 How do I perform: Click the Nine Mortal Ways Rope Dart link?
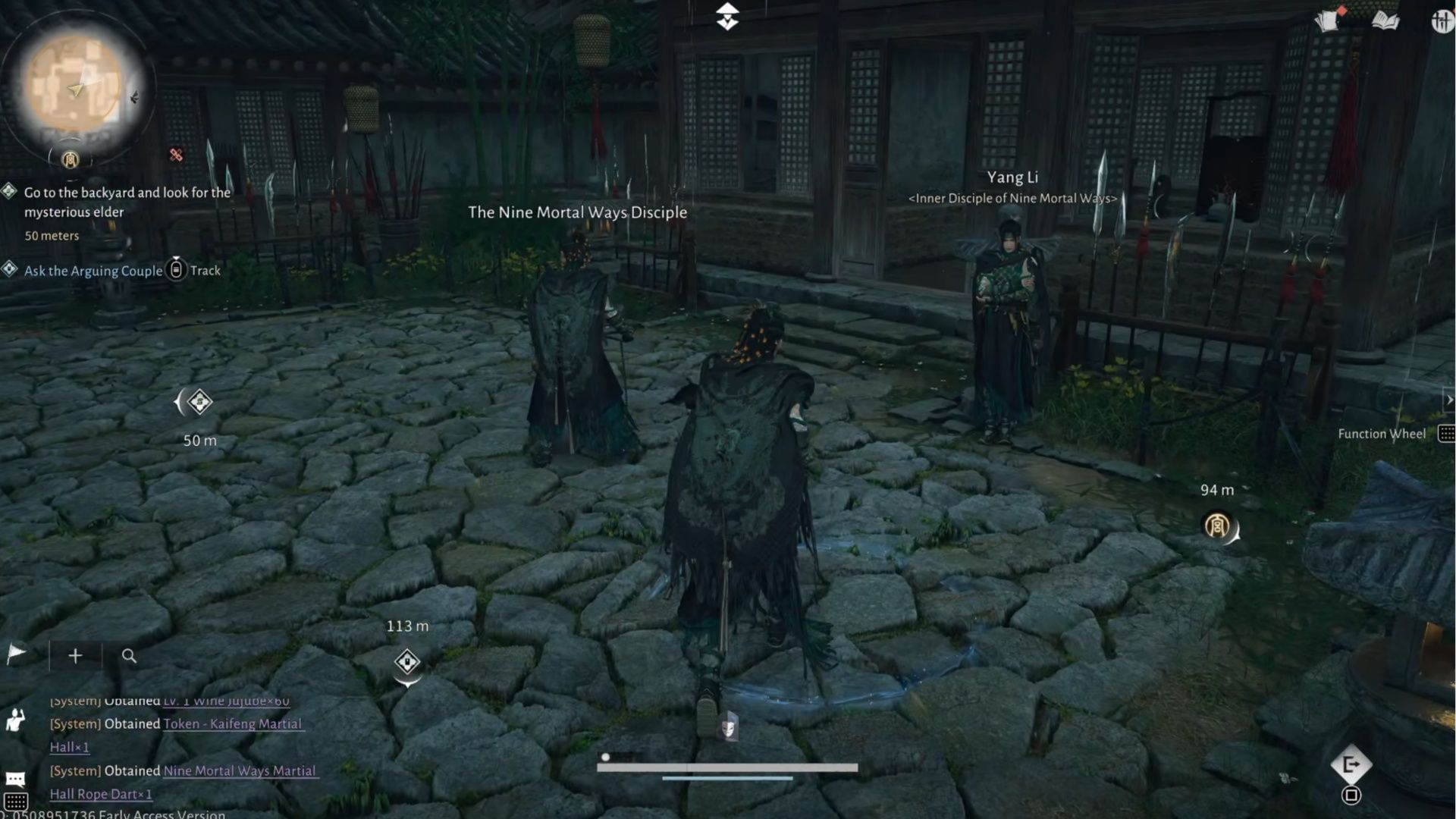tap(240, 770)
